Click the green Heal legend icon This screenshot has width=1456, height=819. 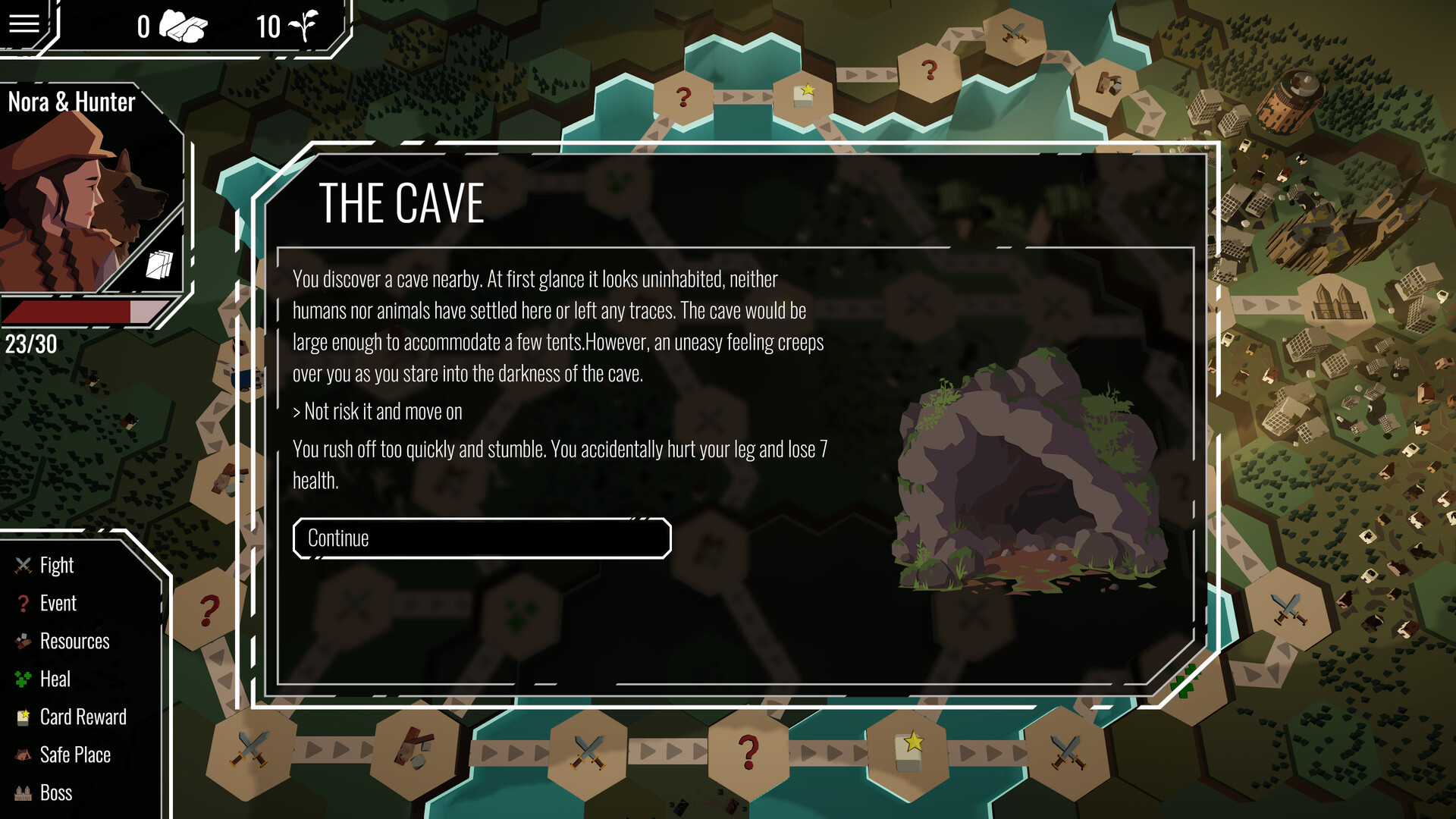click(x=22, y=679)
